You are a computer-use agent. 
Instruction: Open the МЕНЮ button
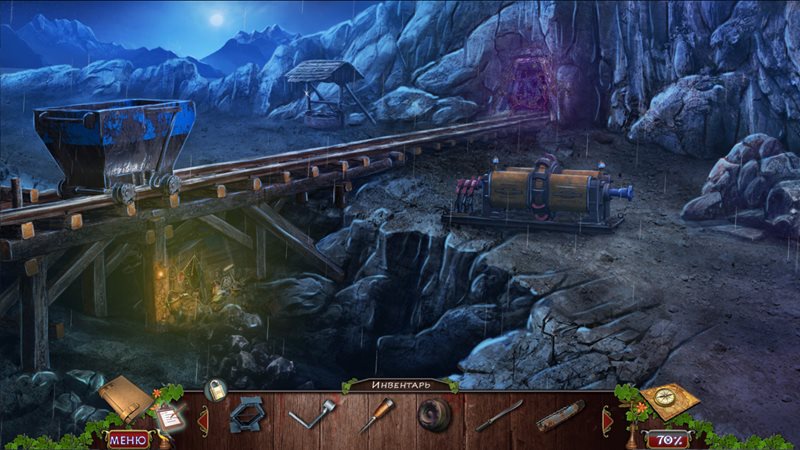coord(127,438)
